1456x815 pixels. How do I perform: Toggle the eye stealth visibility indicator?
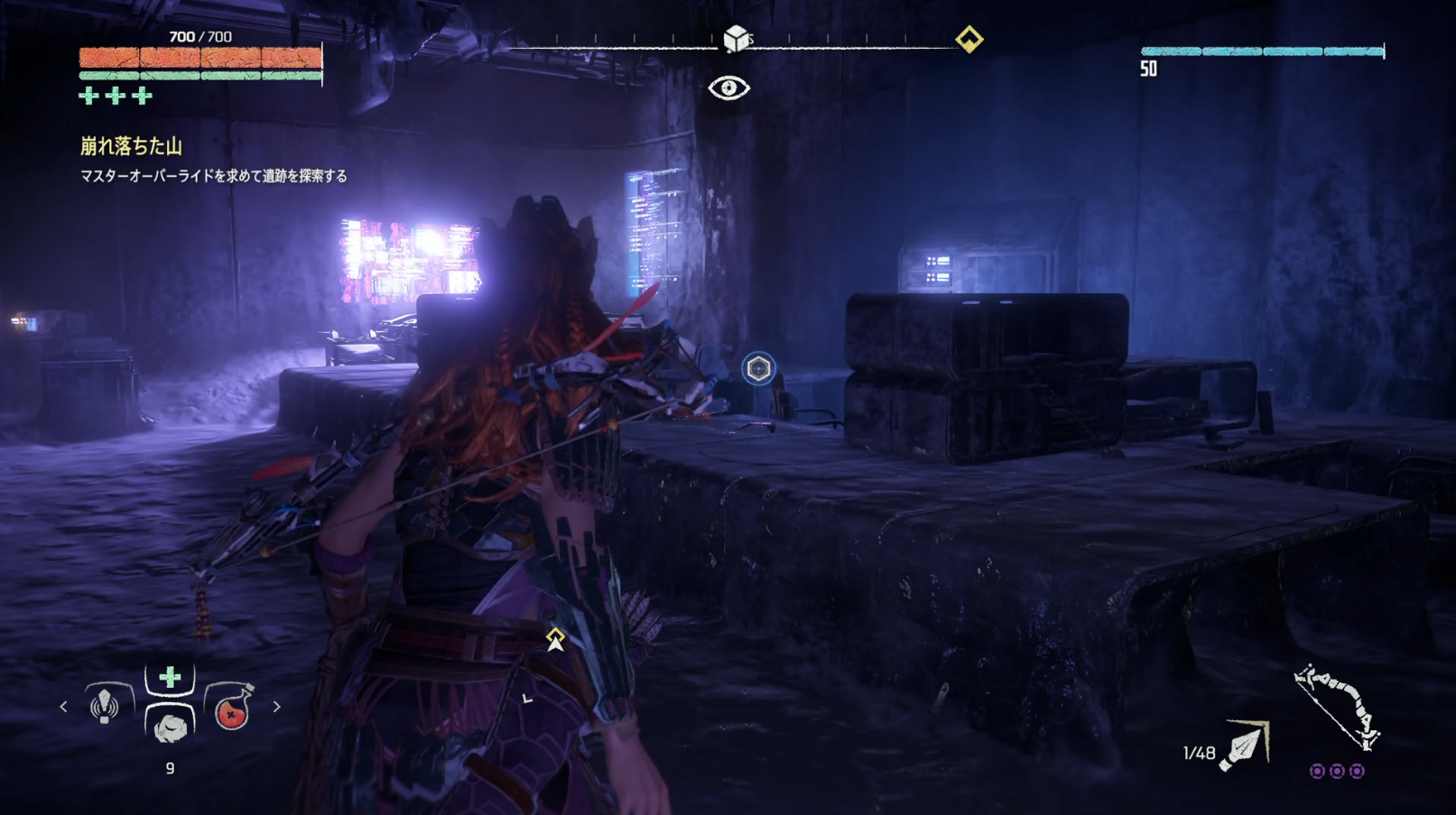[x=728, y=88]
